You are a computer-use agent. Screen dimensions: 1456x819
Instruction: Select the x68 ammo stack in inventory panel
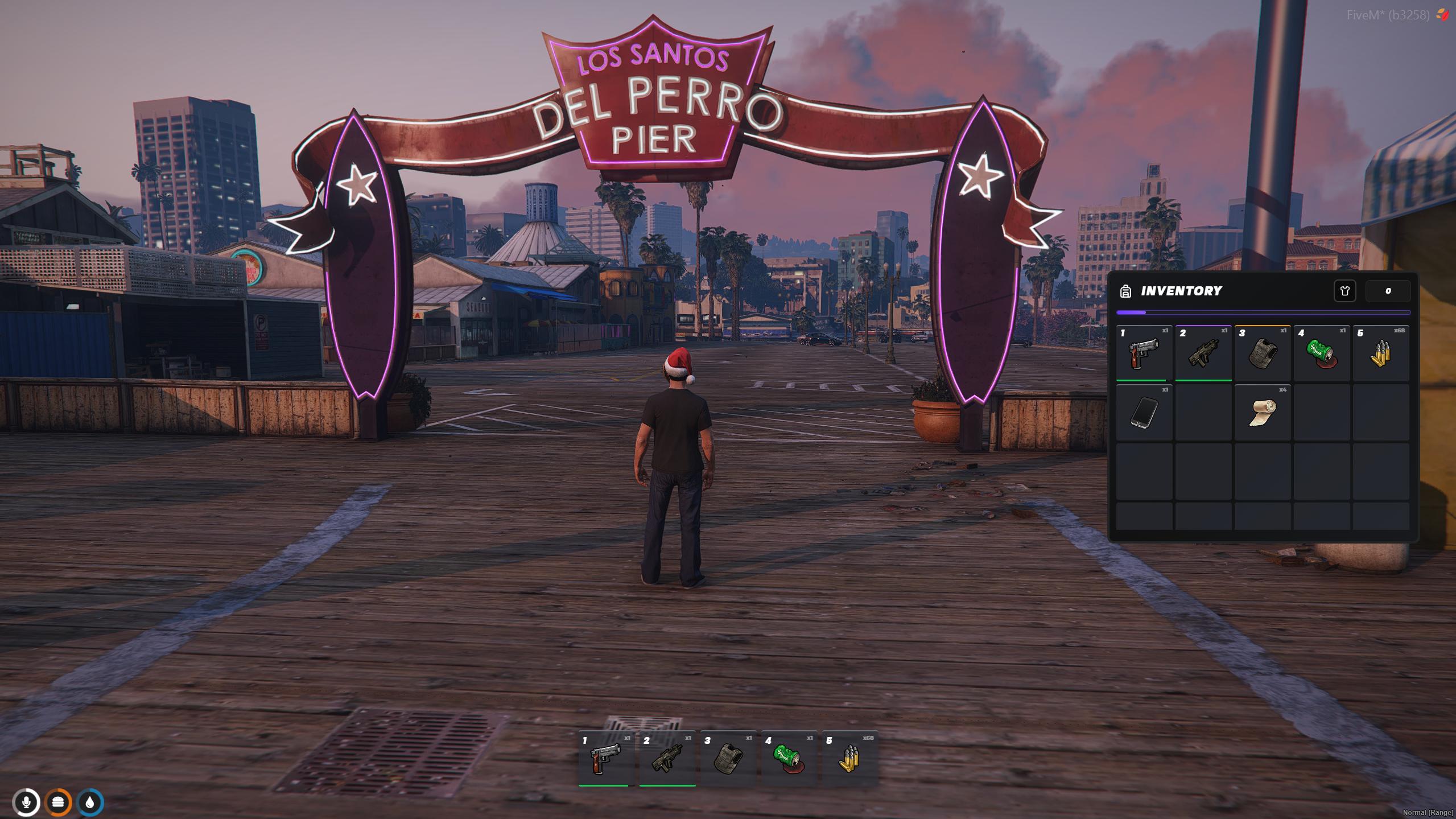point(1380,353)
